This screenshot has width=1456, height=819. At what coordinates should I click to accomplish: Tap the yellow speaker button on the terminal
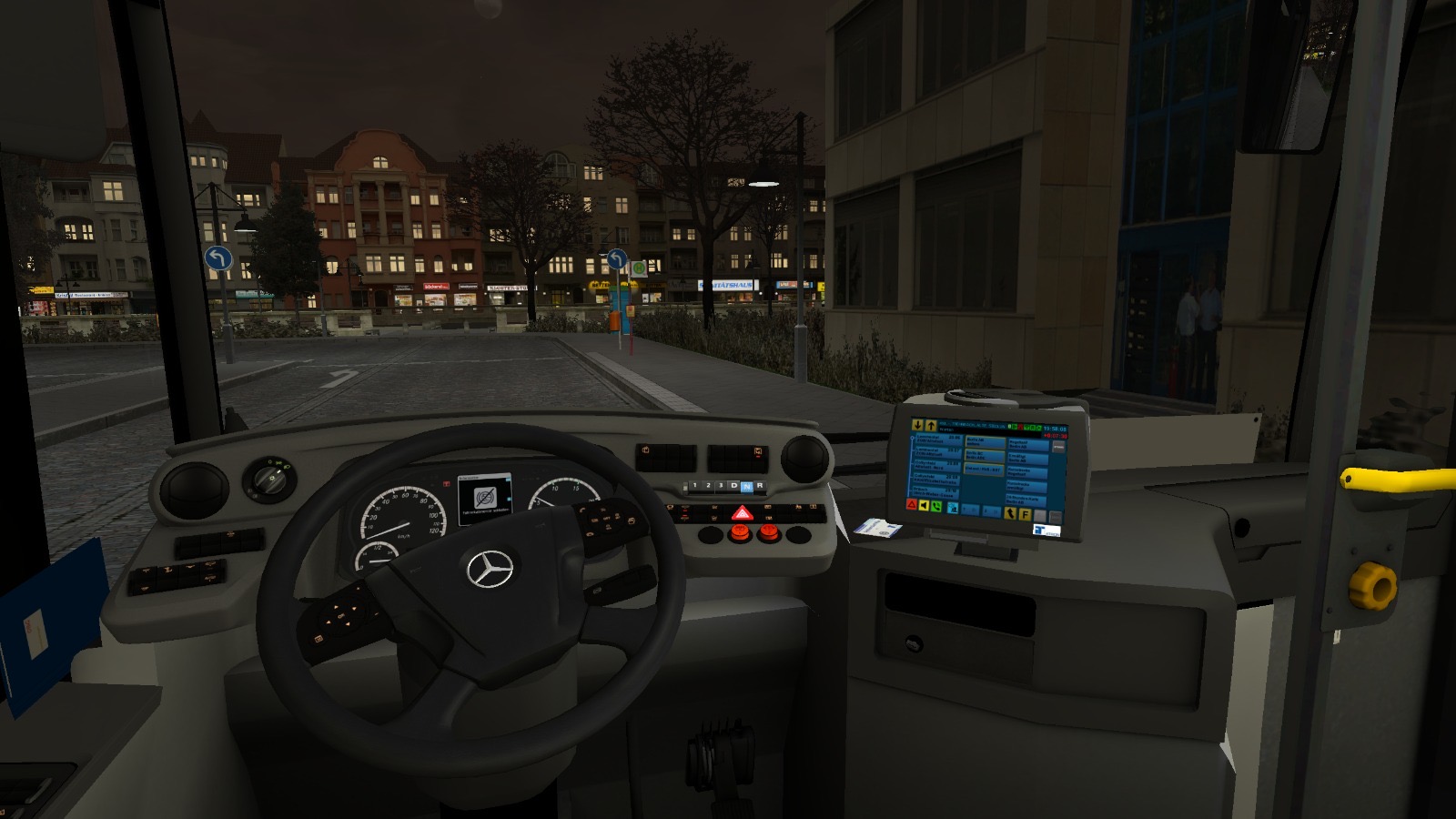[925, 506]
